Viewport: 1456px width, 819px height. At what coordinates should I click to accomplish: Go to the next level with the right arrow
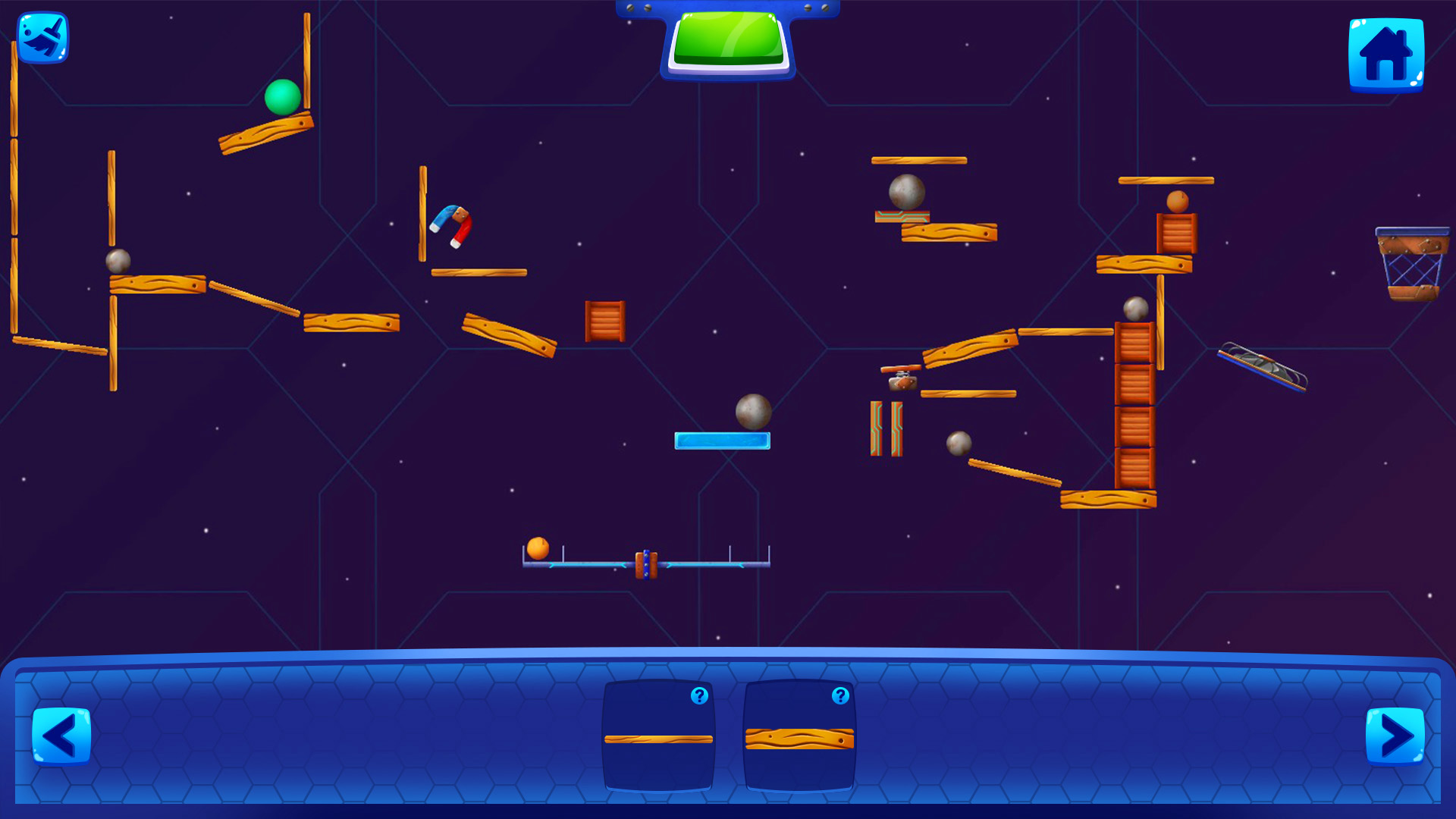coord(1394,734)
